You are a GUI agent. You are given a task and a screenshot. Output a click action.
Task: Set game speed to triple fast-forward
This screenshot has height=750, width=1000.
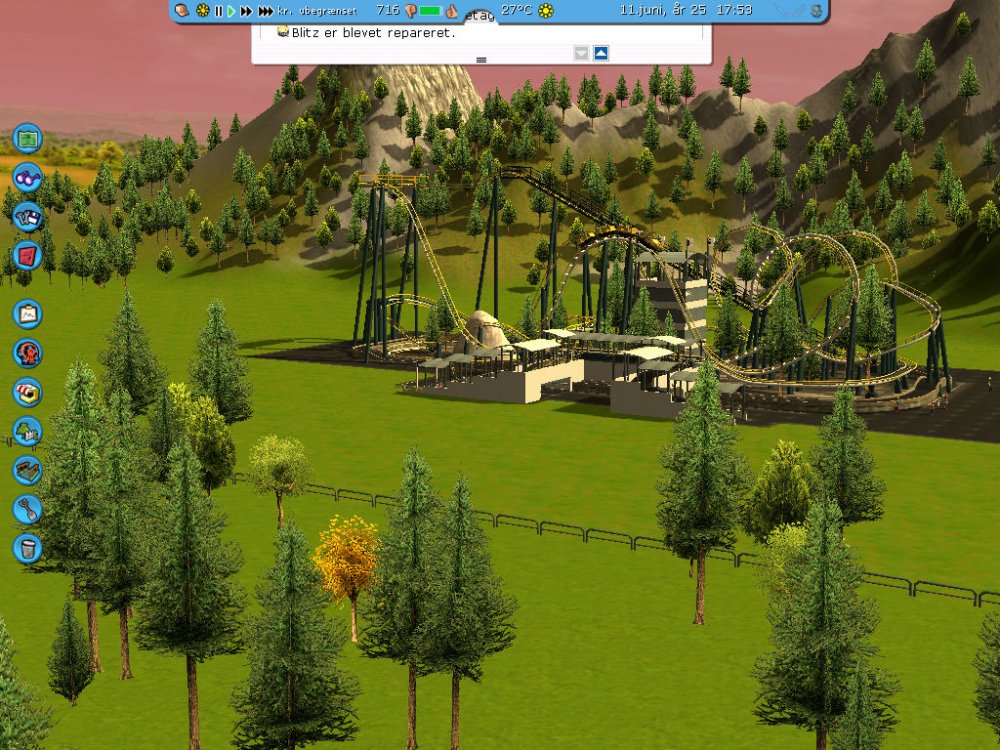[265, 10]
